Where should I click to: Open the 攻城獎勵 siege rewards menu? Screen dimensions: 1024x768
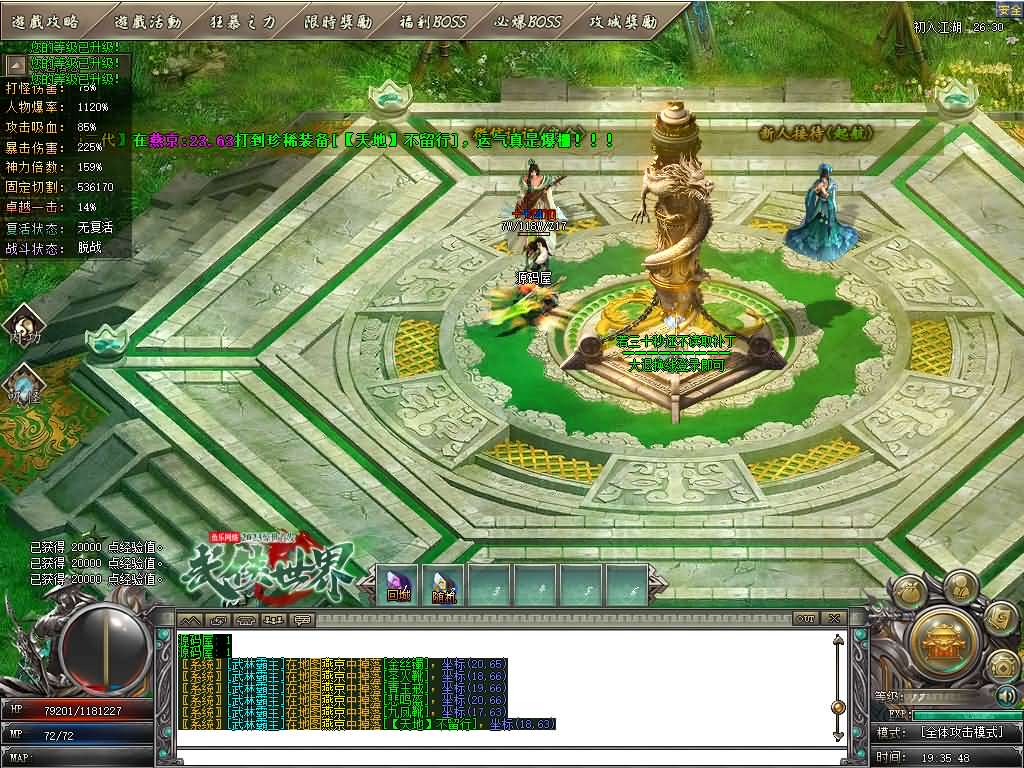[623, 21]
